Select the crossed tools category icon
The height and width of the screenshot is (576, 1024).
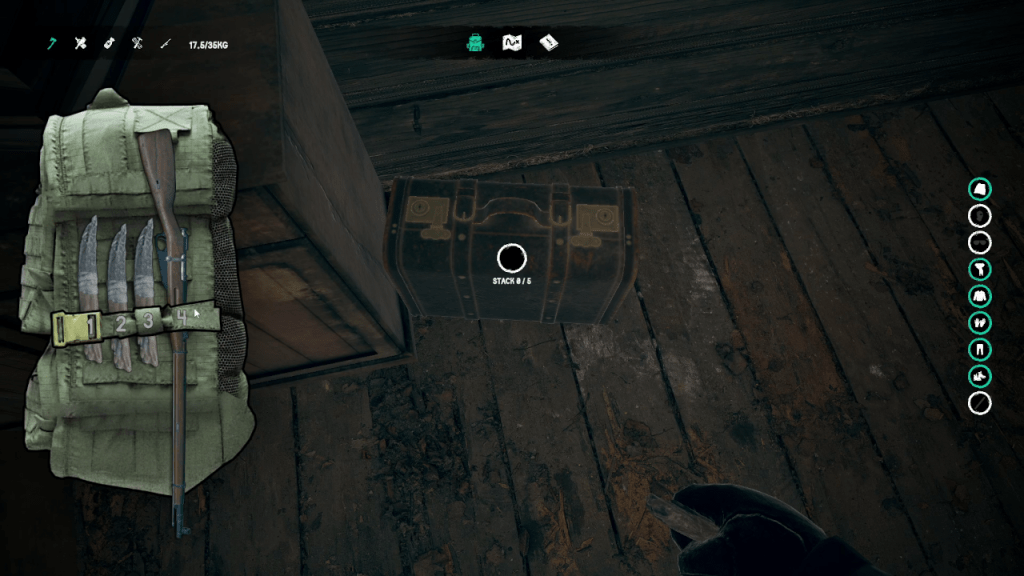point(137,44)
